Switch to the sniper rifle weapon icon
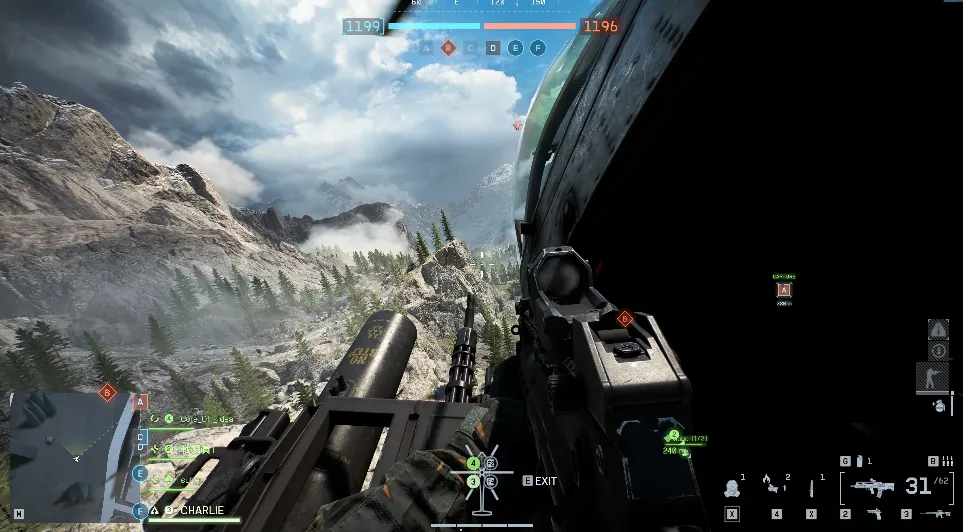The height and width of the screenshot is (532, 963). click(x=936, y=513)
